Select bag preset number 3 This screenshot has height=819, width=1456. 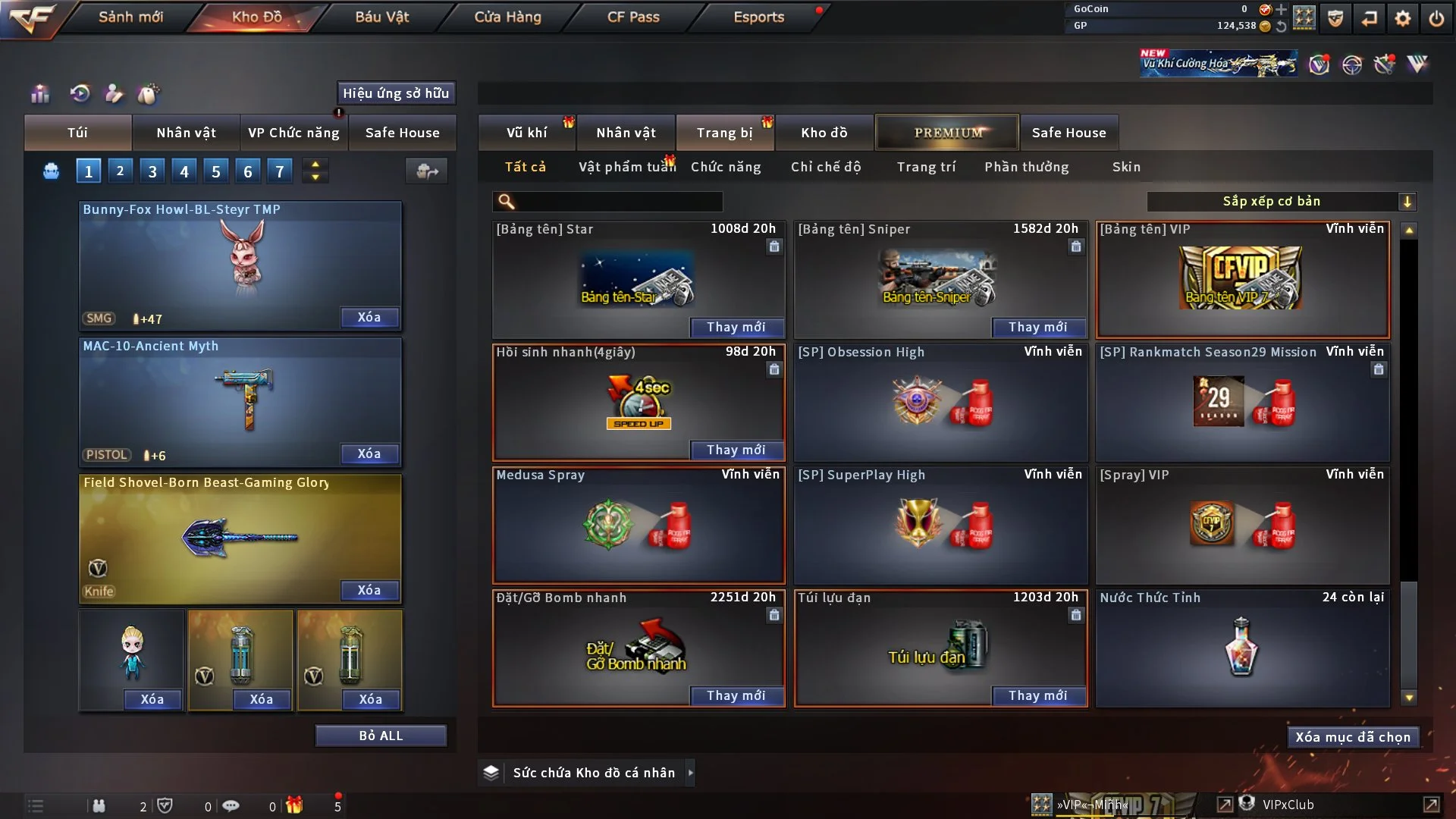(152, 171)
